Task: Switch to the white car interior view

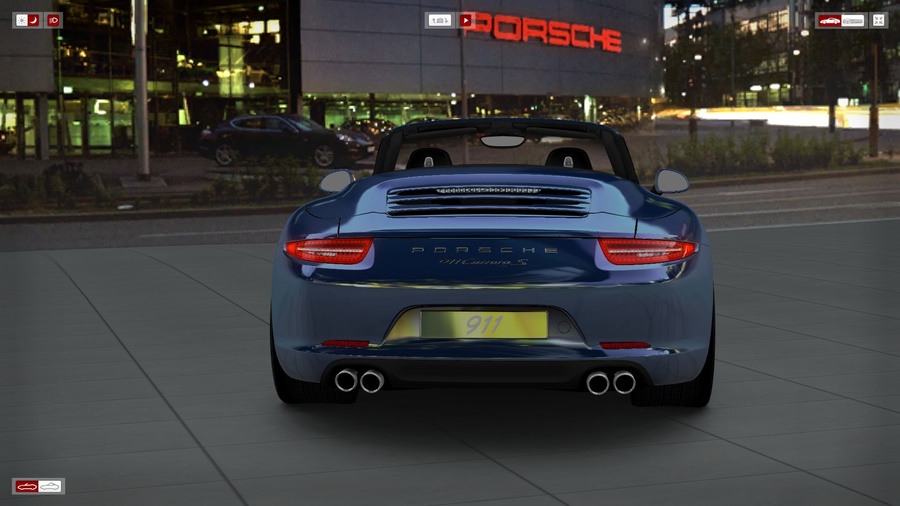Action: pyautogui.click(x=853, y=20)
